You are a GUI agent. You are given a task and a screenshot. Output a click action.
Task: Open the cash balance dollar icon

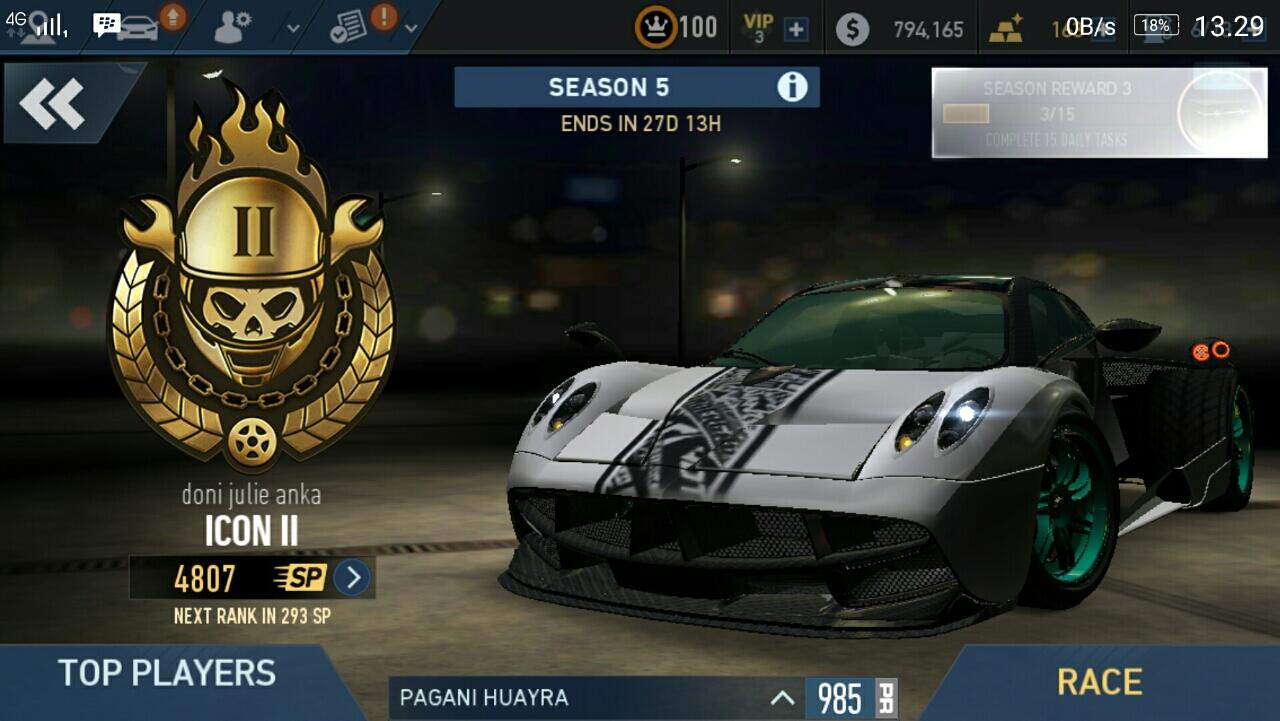(852, 29)
